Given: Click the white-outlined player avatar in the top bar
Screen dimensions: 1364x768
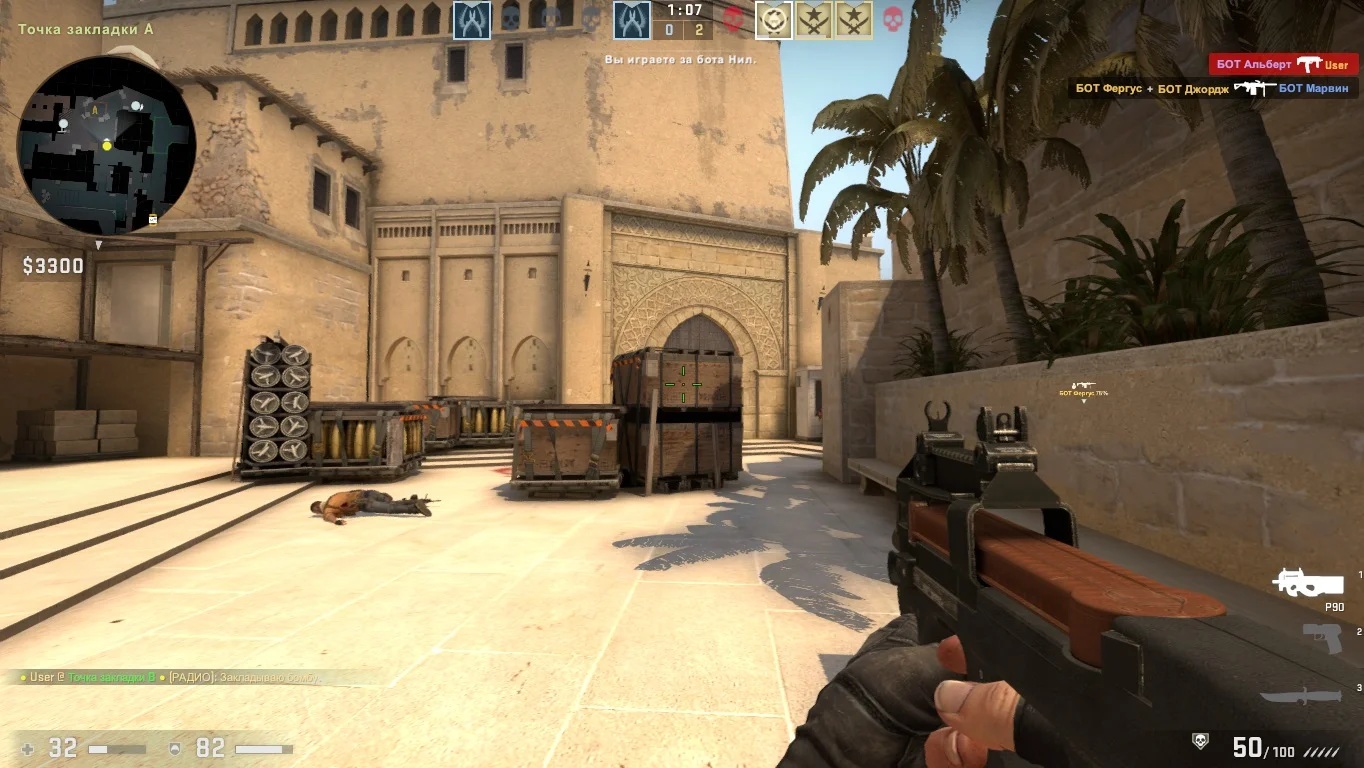Looking at the screenshot, I should point(773,20).
